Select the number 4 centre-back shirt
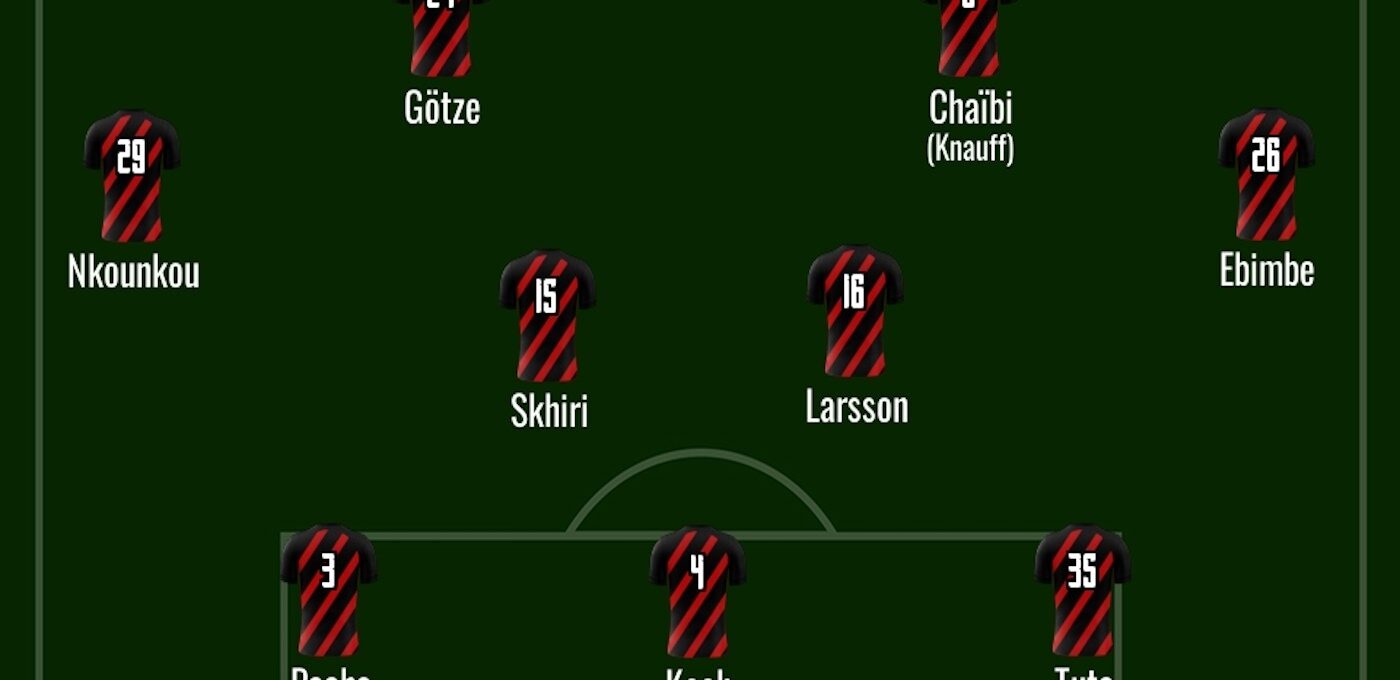The height and width of the screenshot is (680, 1400). [x=698, y=591]
